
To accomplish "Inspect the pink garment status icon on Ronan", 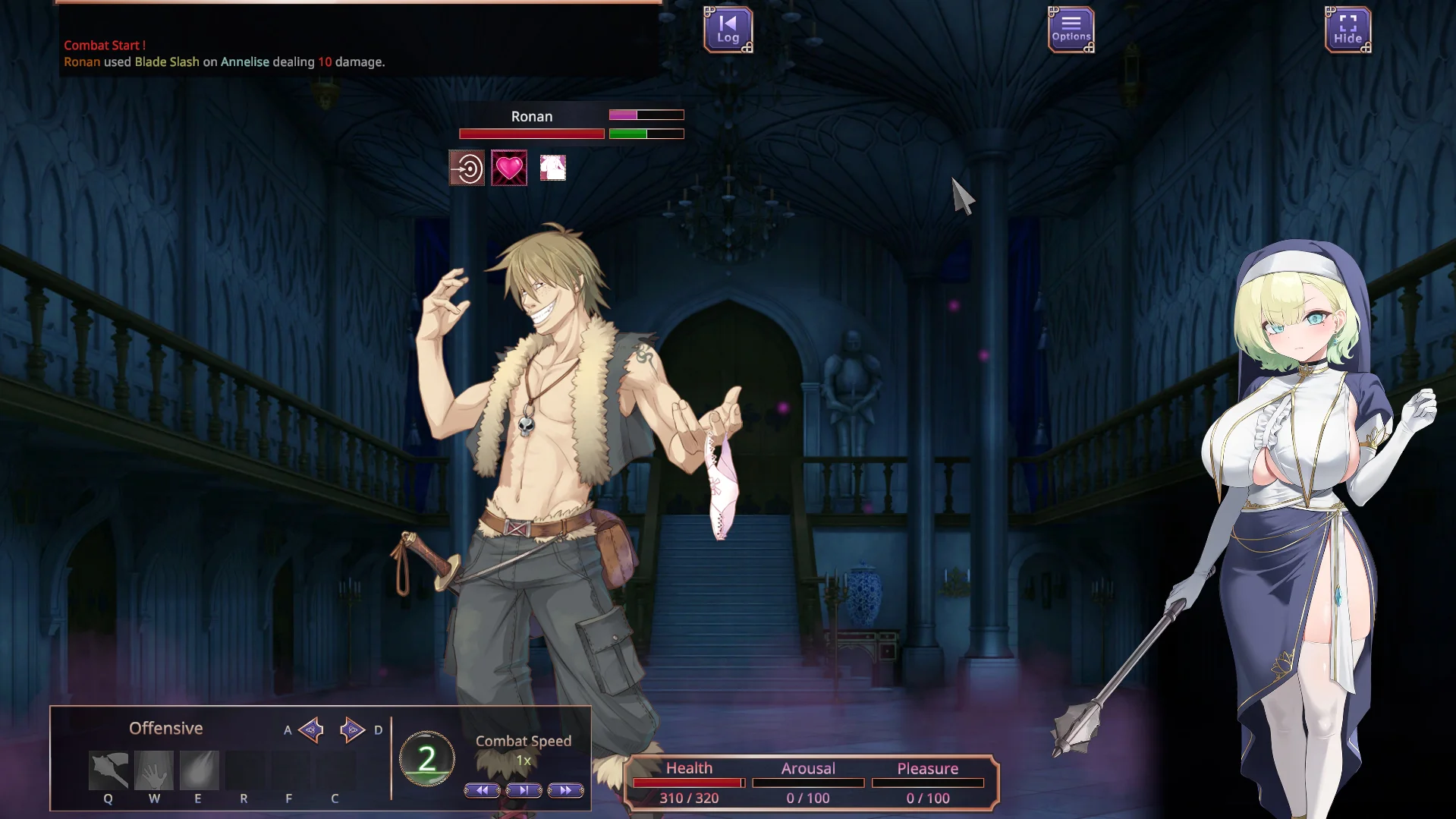I will pos(552,168).
